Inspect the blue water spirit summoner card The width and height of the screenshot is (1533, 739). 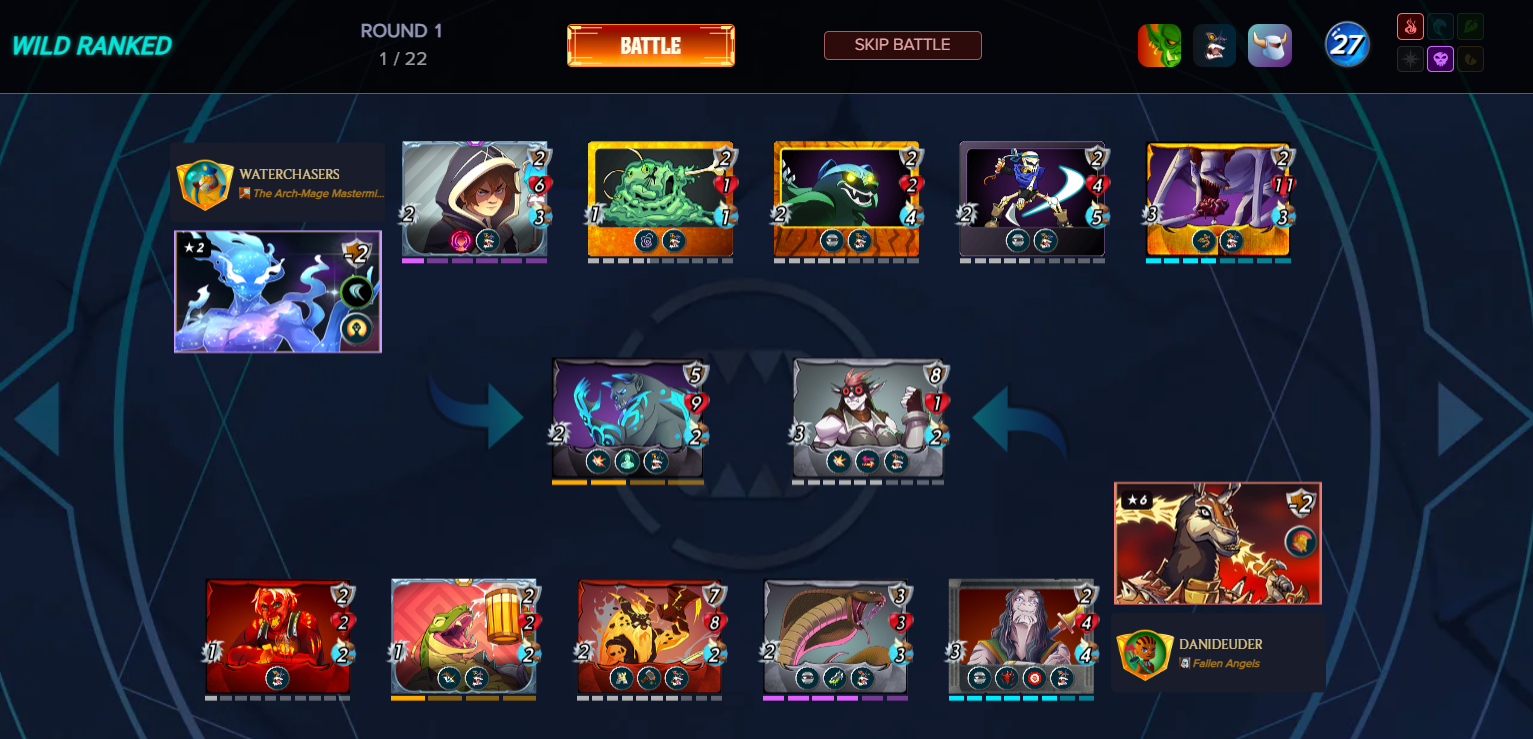(x=277, y=292)
